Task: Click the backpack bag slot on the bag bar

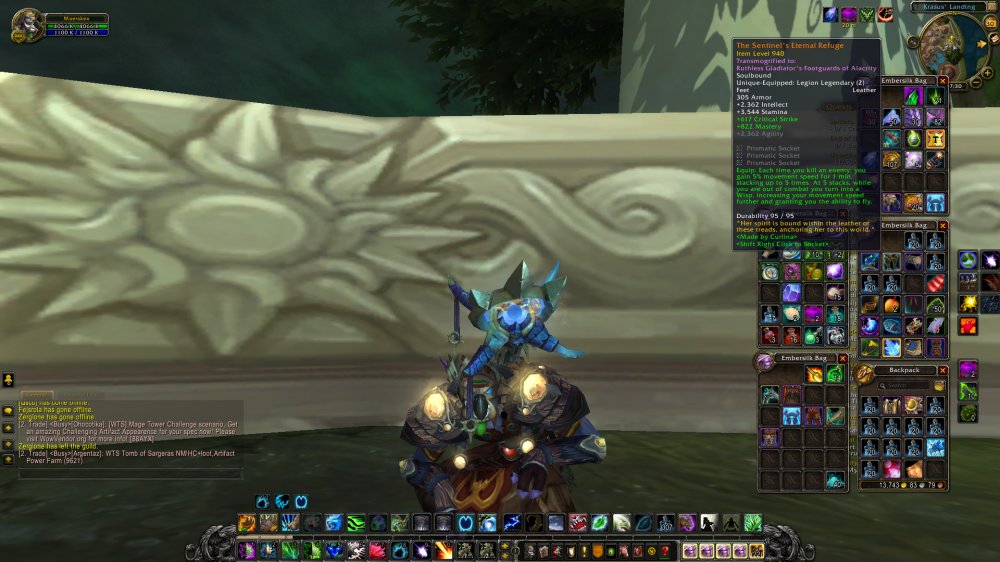Action: tap(756, 551)
